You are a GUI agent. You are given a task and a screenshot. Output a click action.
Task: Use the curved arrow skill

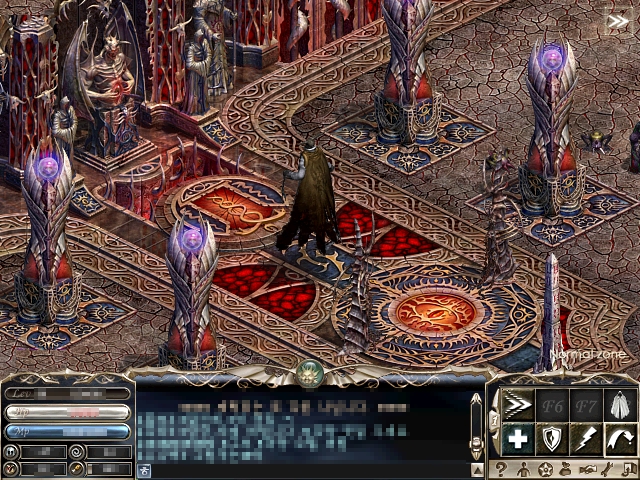click(x=619, y=439)
